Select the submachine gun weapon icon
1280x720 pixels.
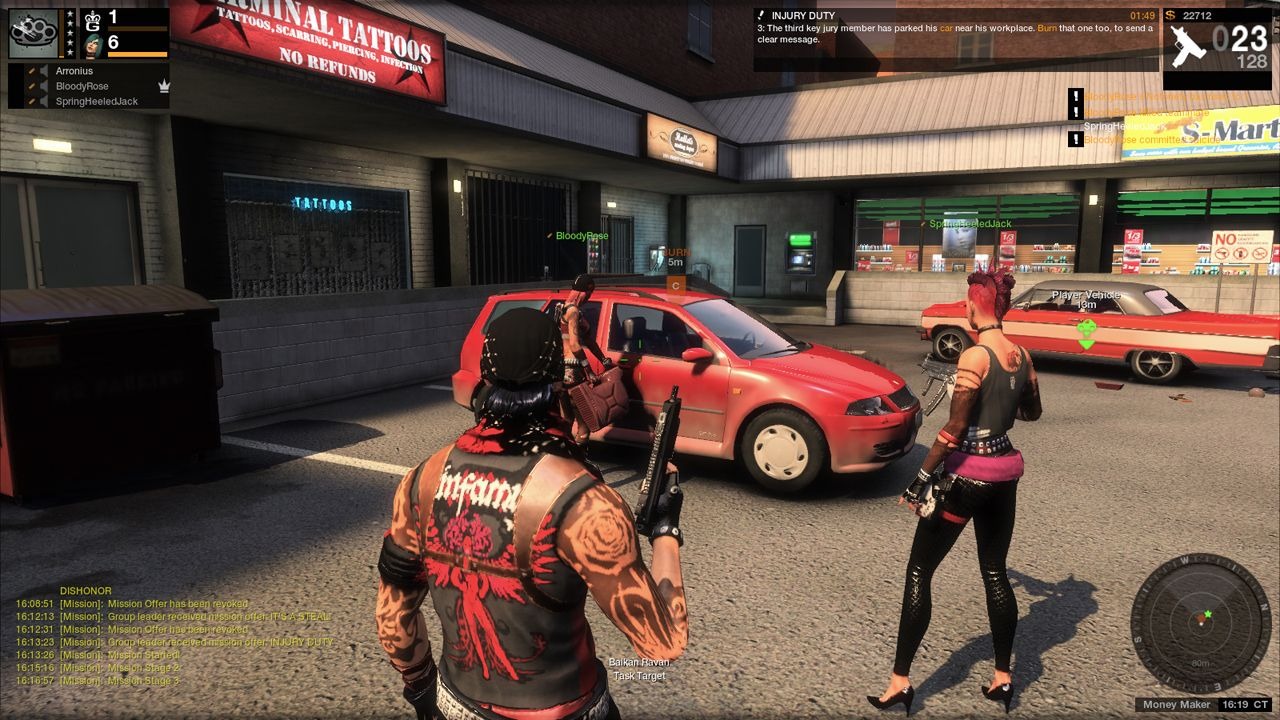(x=1188, y=44)
